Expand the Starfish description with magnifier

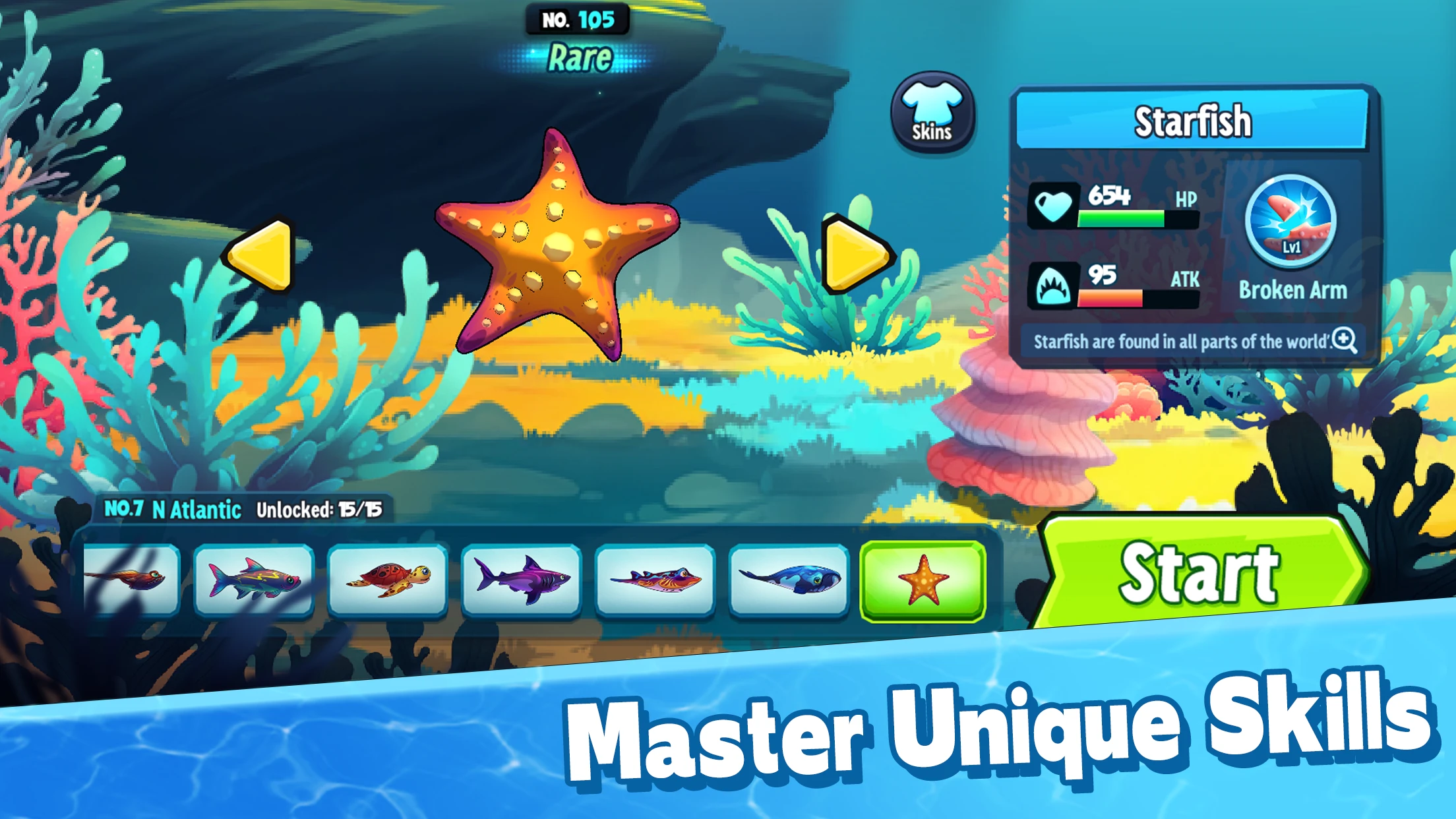click(x=1343, y=340)
